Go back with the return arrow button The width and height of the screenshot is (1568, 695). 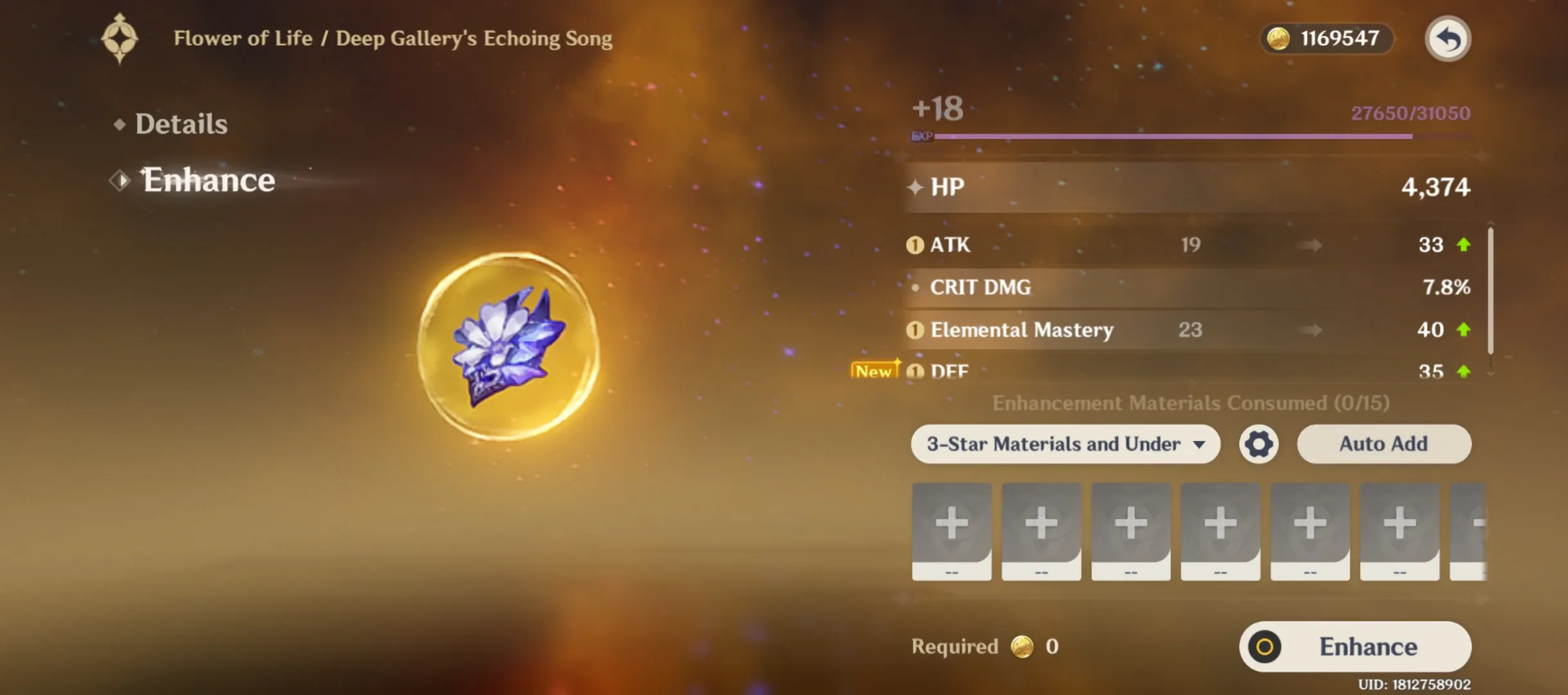(x=1448, y=39)
